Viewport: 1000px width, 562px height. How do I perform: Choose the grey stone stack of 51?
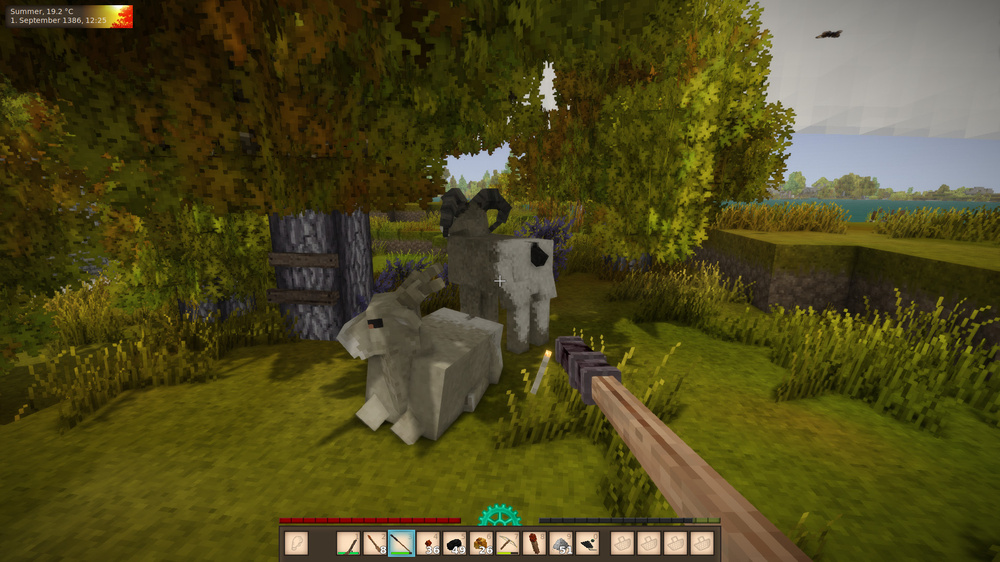(561, 543)
